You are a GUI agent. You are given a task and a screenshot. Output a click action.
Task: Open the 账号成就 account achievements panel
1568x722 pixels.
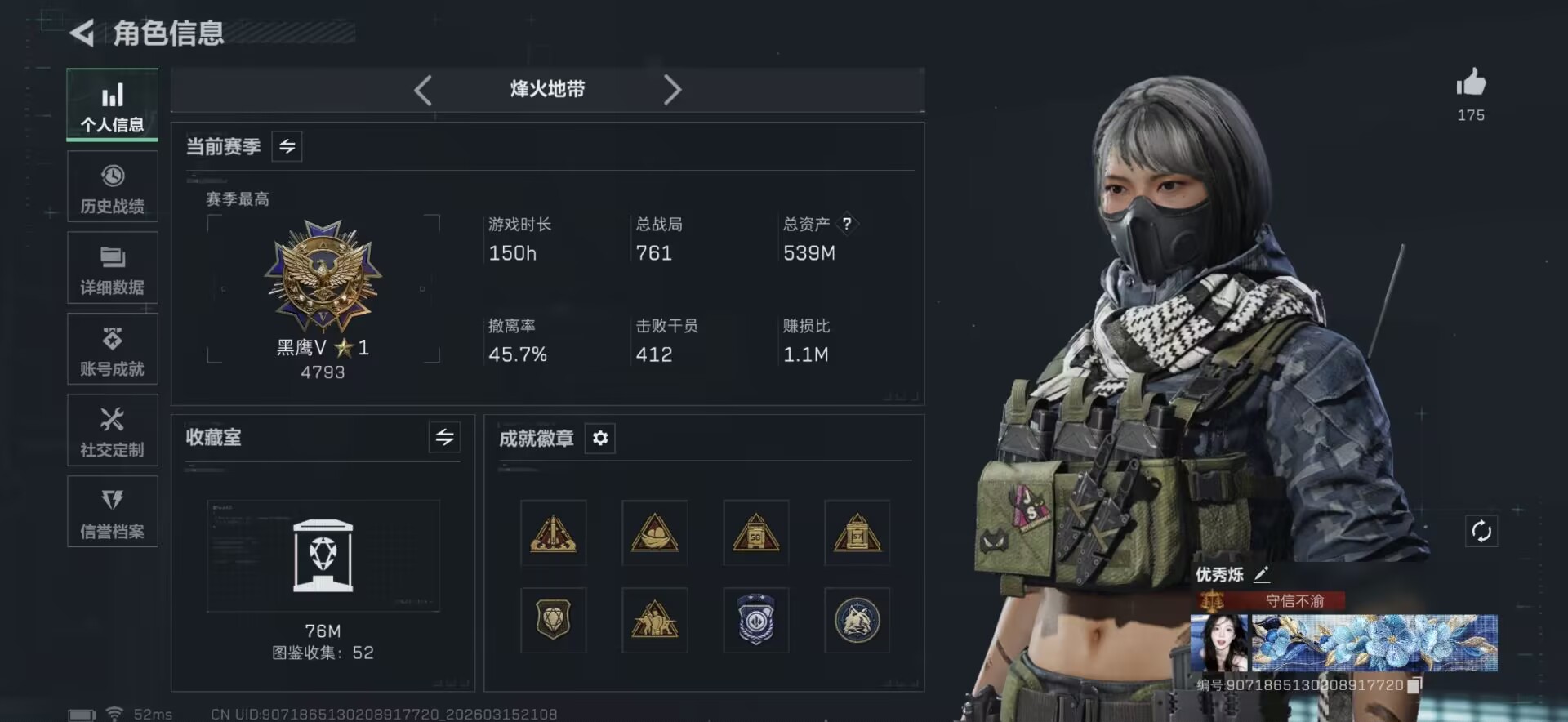point(112,349)
